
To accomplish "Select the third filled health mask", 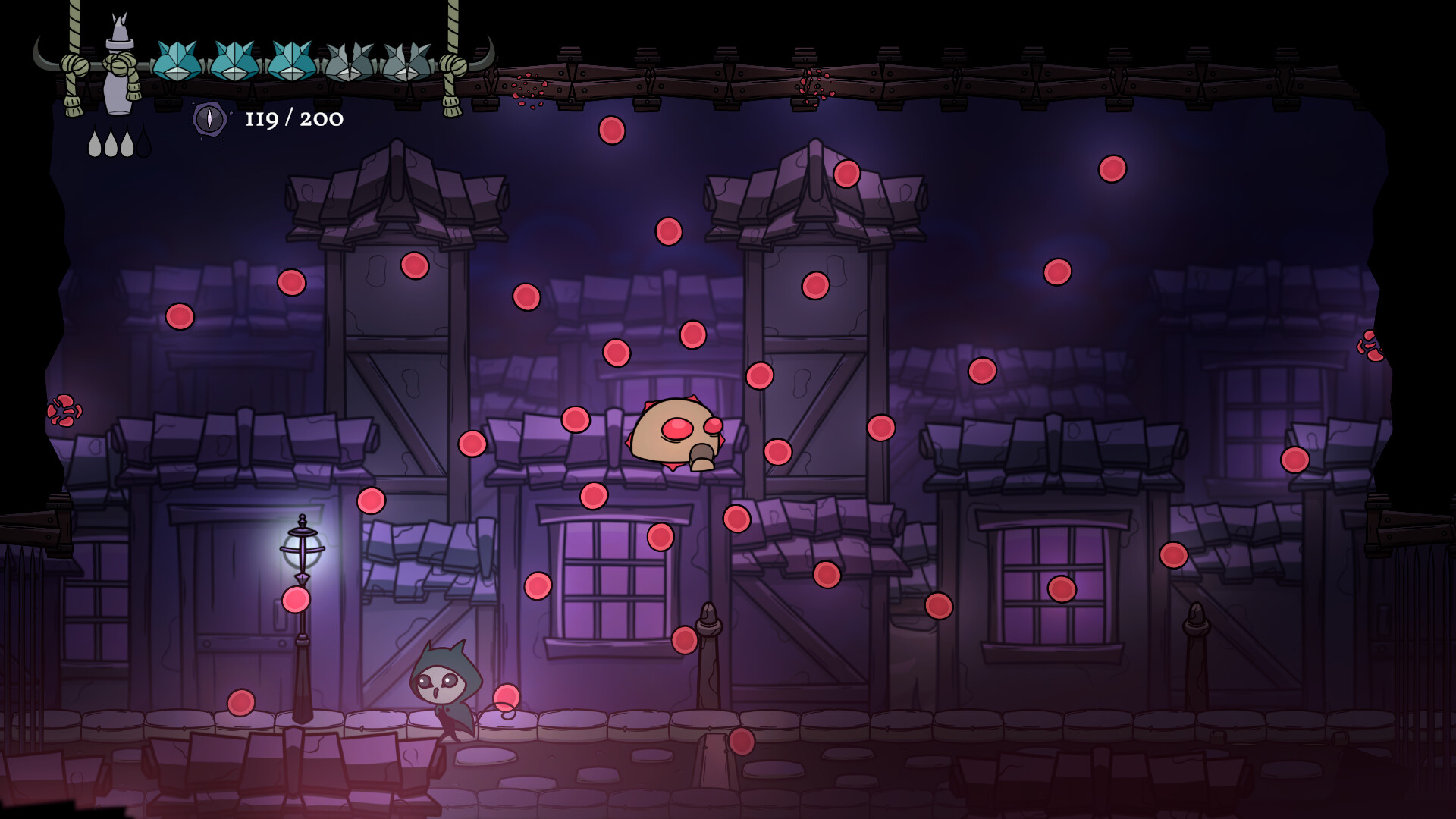I will click(x=291, y=61).
